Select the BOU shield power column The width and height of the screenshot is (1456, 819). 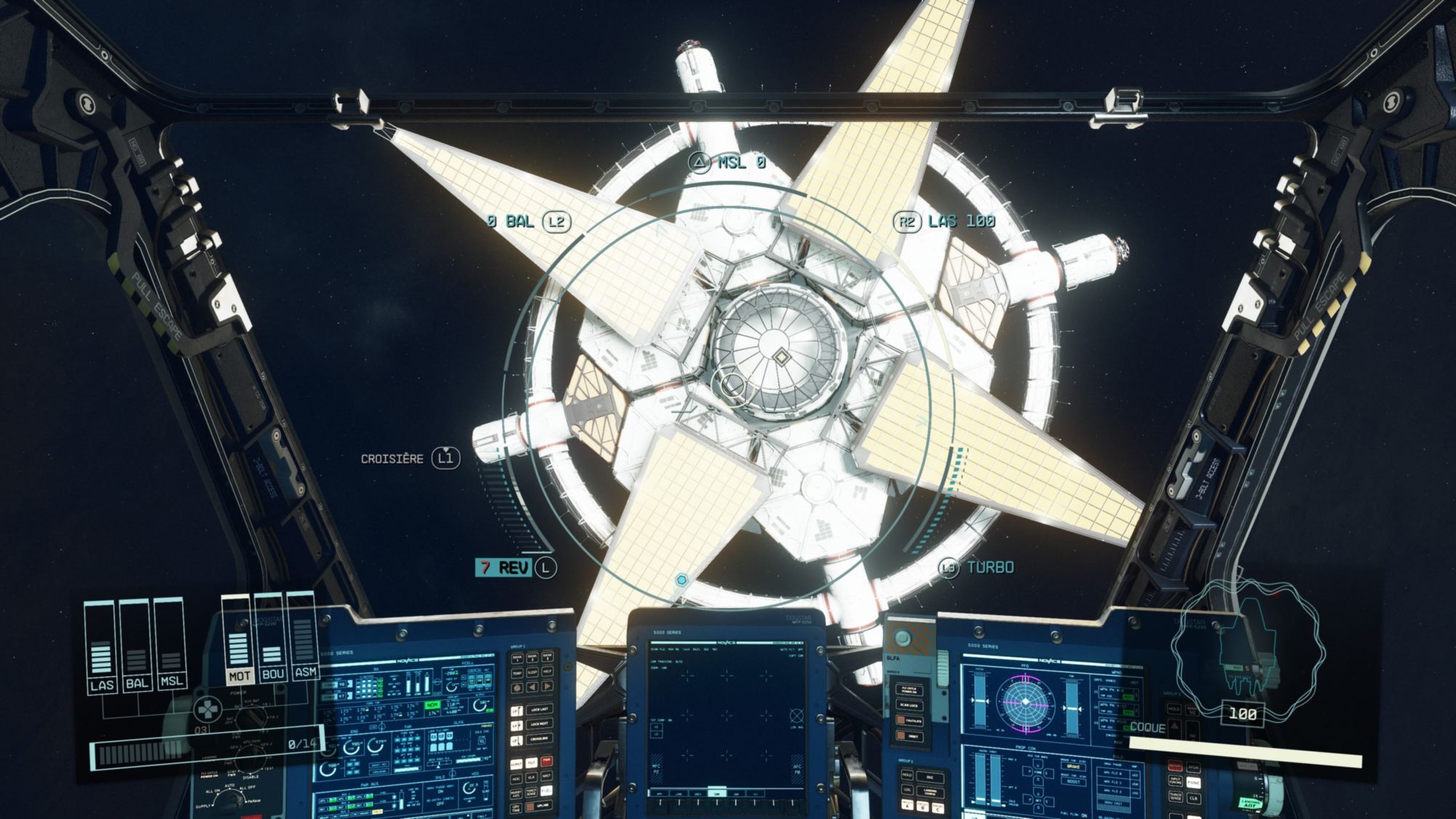271,641
